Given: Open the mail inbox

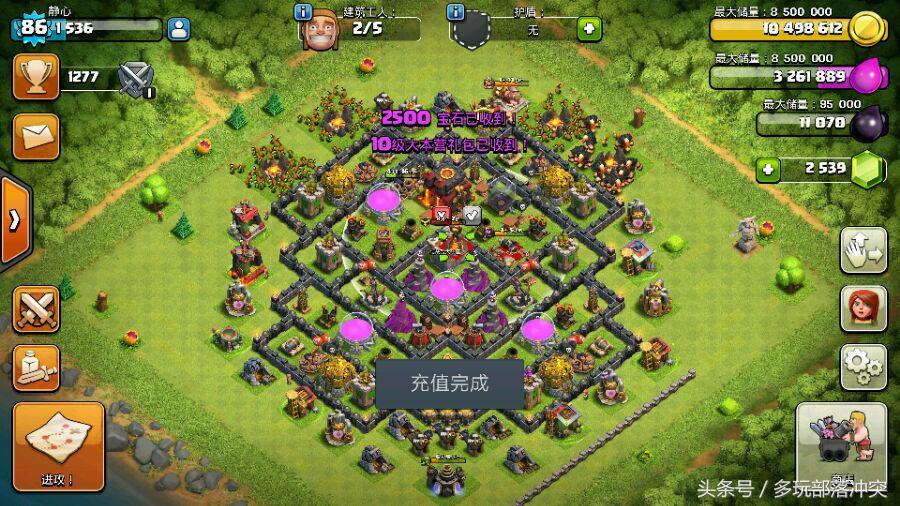Looking at the screenshot, I should click(x=35, y=136).
